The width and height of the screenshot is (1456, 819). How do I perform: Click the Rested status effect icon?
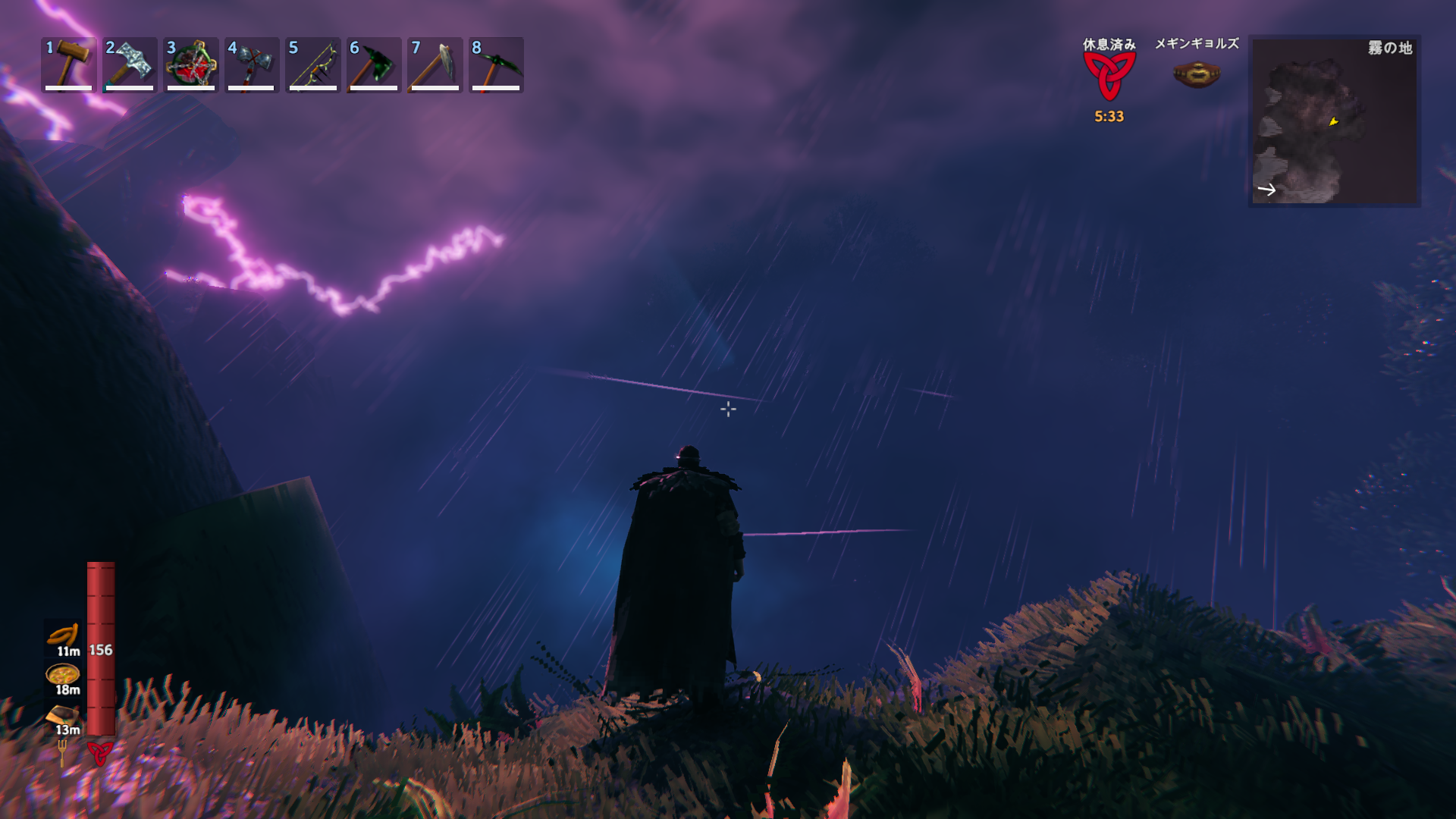[1109, 77]
